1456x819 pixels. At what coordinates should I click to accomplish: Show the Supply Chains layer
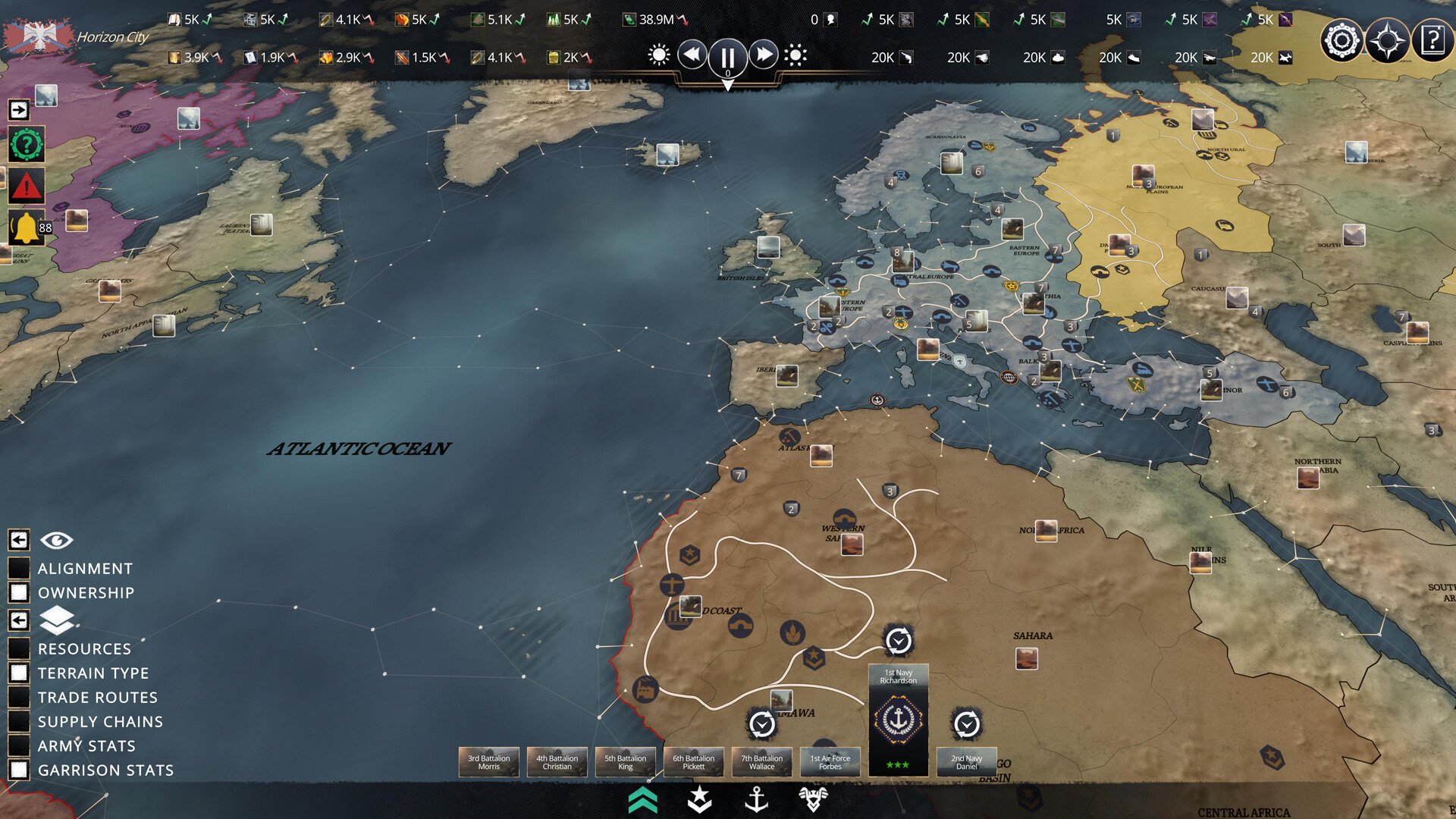tap(19, 721)
